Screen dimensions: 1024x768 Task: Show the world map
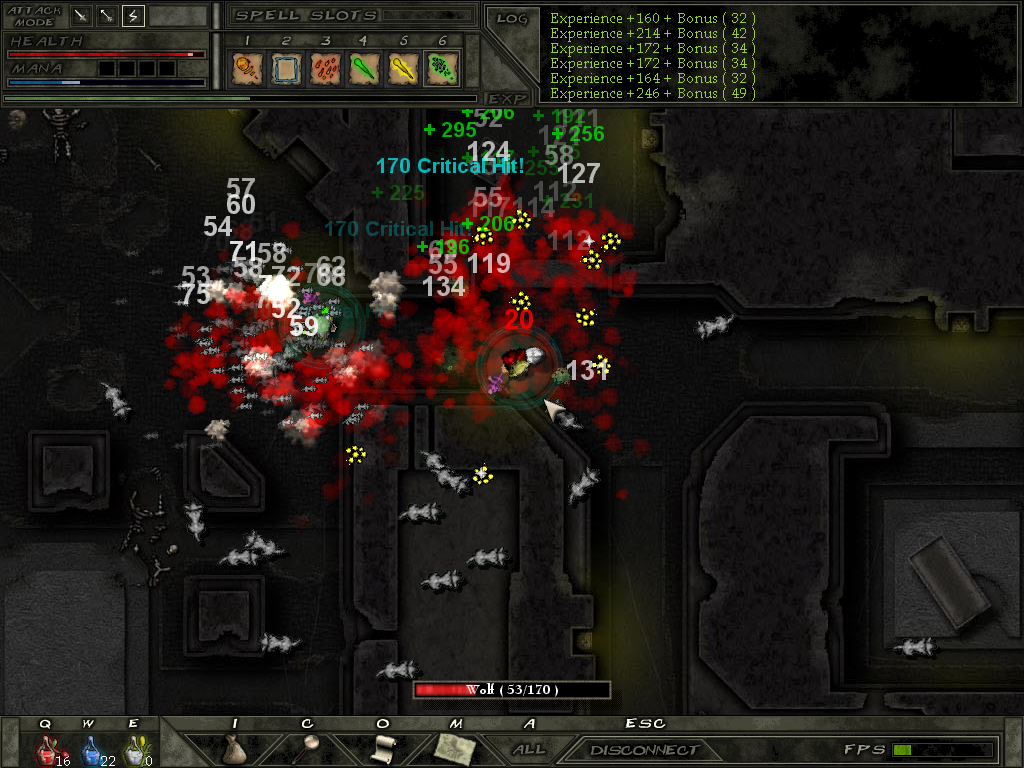tap(453, 747)
